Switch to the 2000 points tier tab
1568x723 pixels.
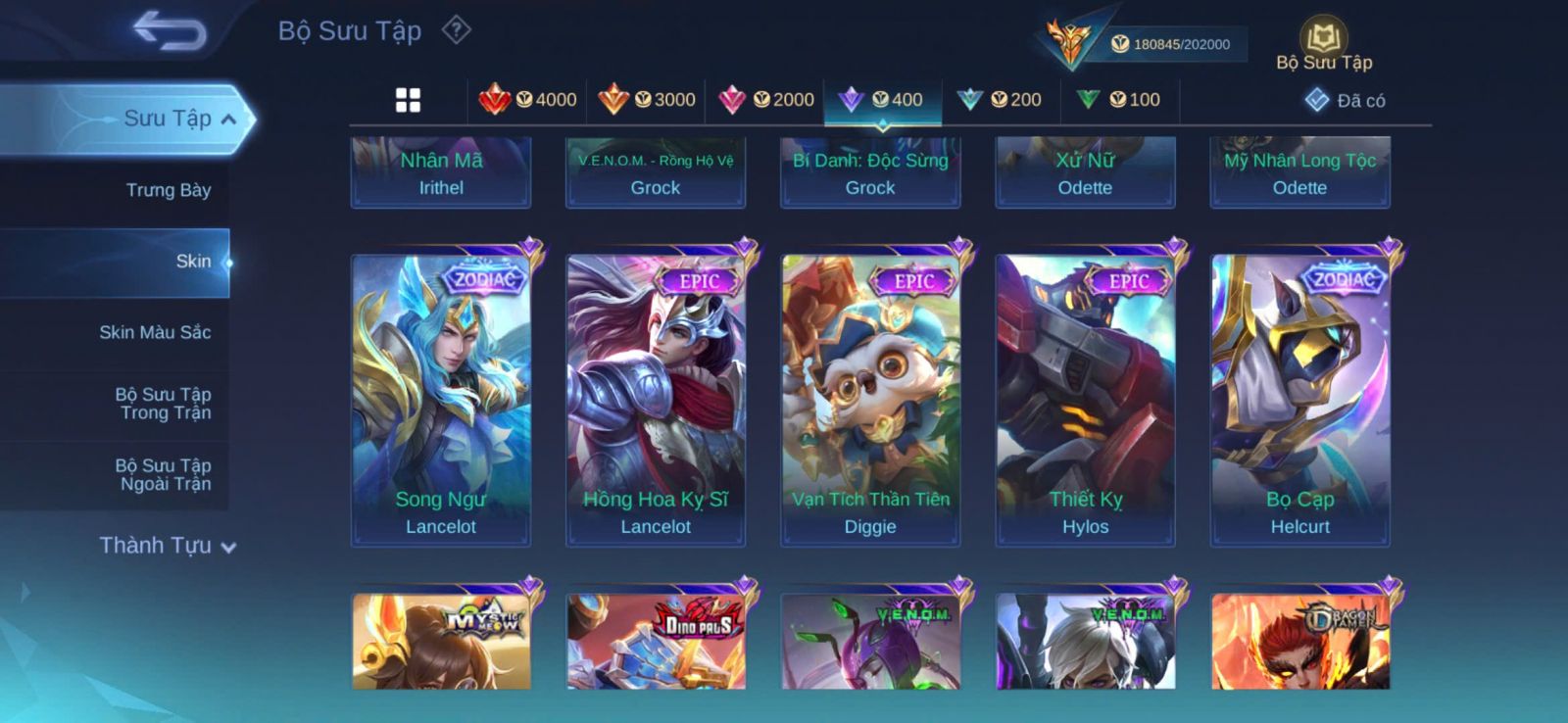click(x=766, y=100)
